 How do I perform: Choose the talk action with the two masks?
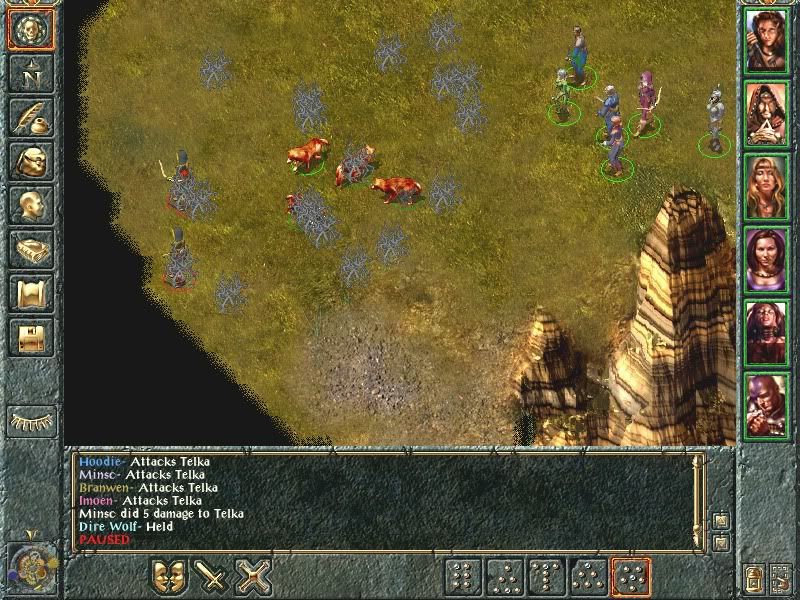click(x=169, y=577)
